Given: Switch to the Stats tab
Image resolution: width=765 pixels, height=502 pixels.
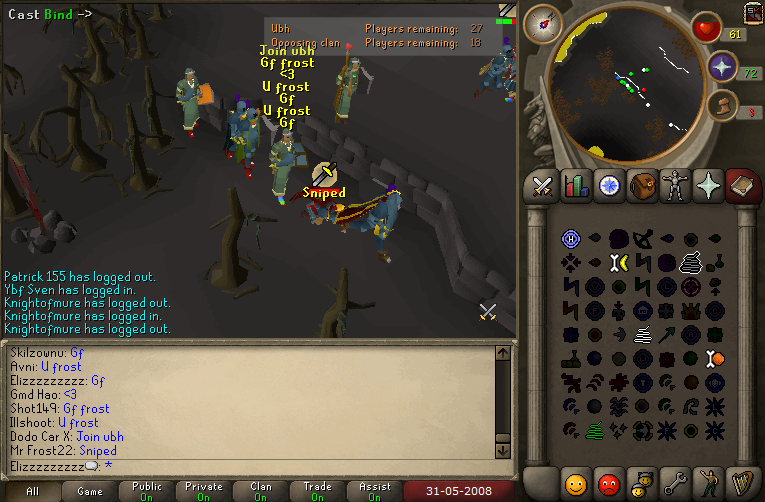Looking at the screenshot, I should [x=575, y=186].
